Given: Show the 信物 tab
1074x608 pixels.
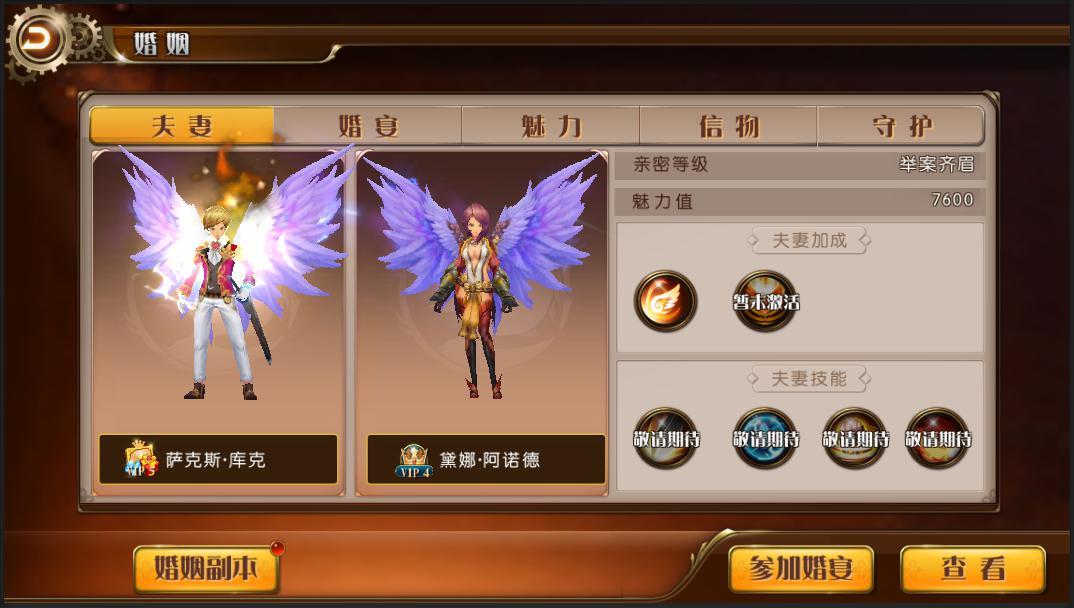Looking at the screenshot, I should click(729, 126).
